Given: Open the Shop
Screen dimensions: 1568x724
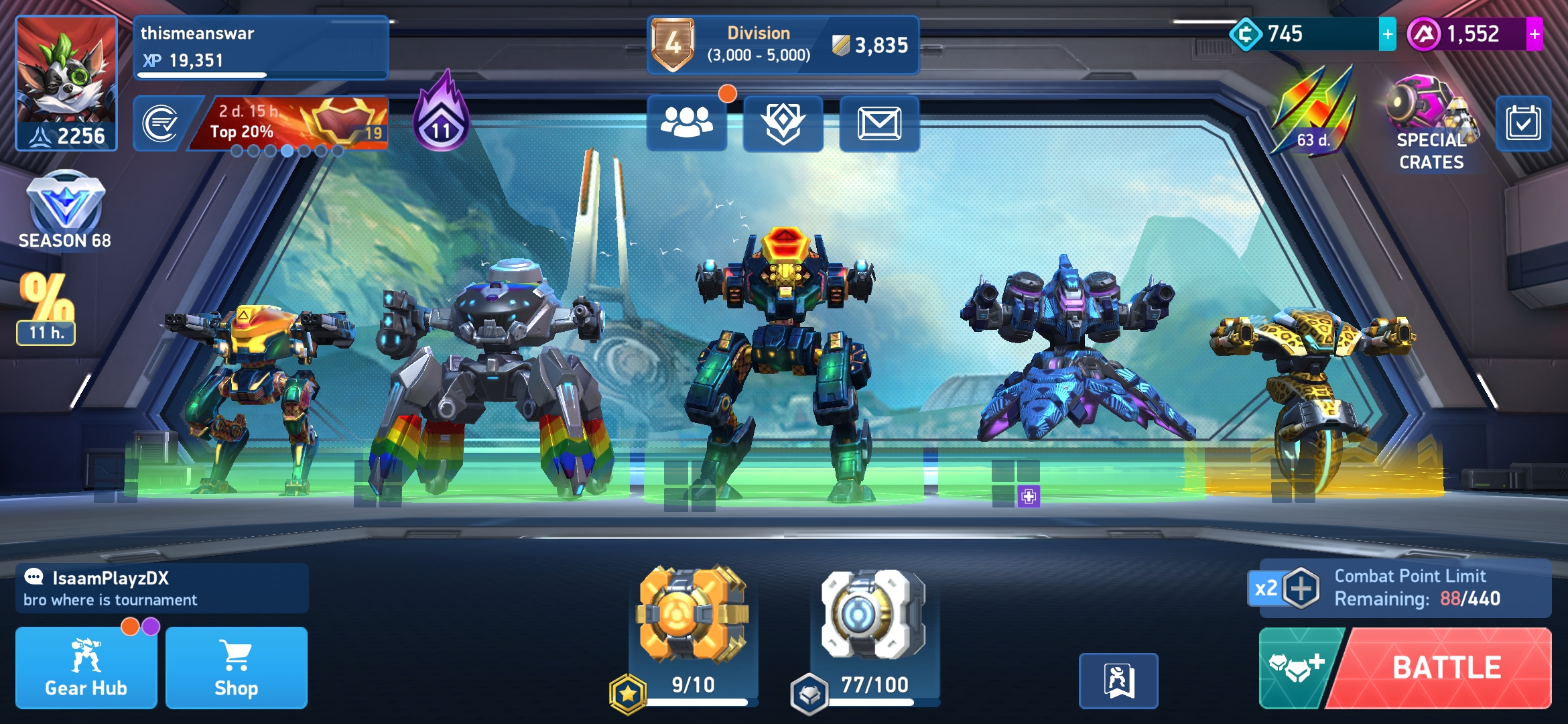Looking at the screenshot, I should [236, 668].
